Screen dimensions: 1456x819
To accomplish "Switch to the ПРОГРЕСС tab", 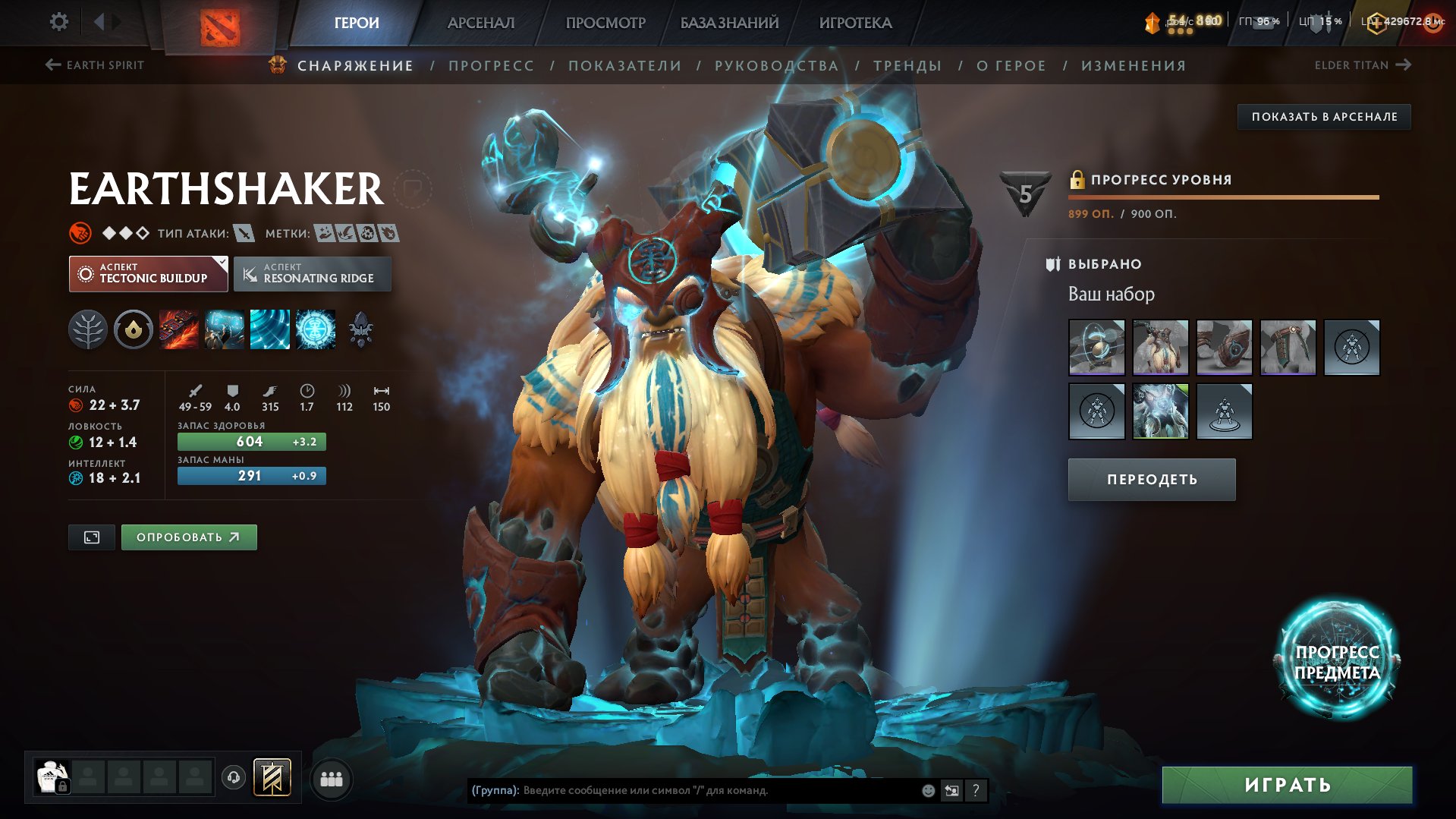I will coord(490,65).
